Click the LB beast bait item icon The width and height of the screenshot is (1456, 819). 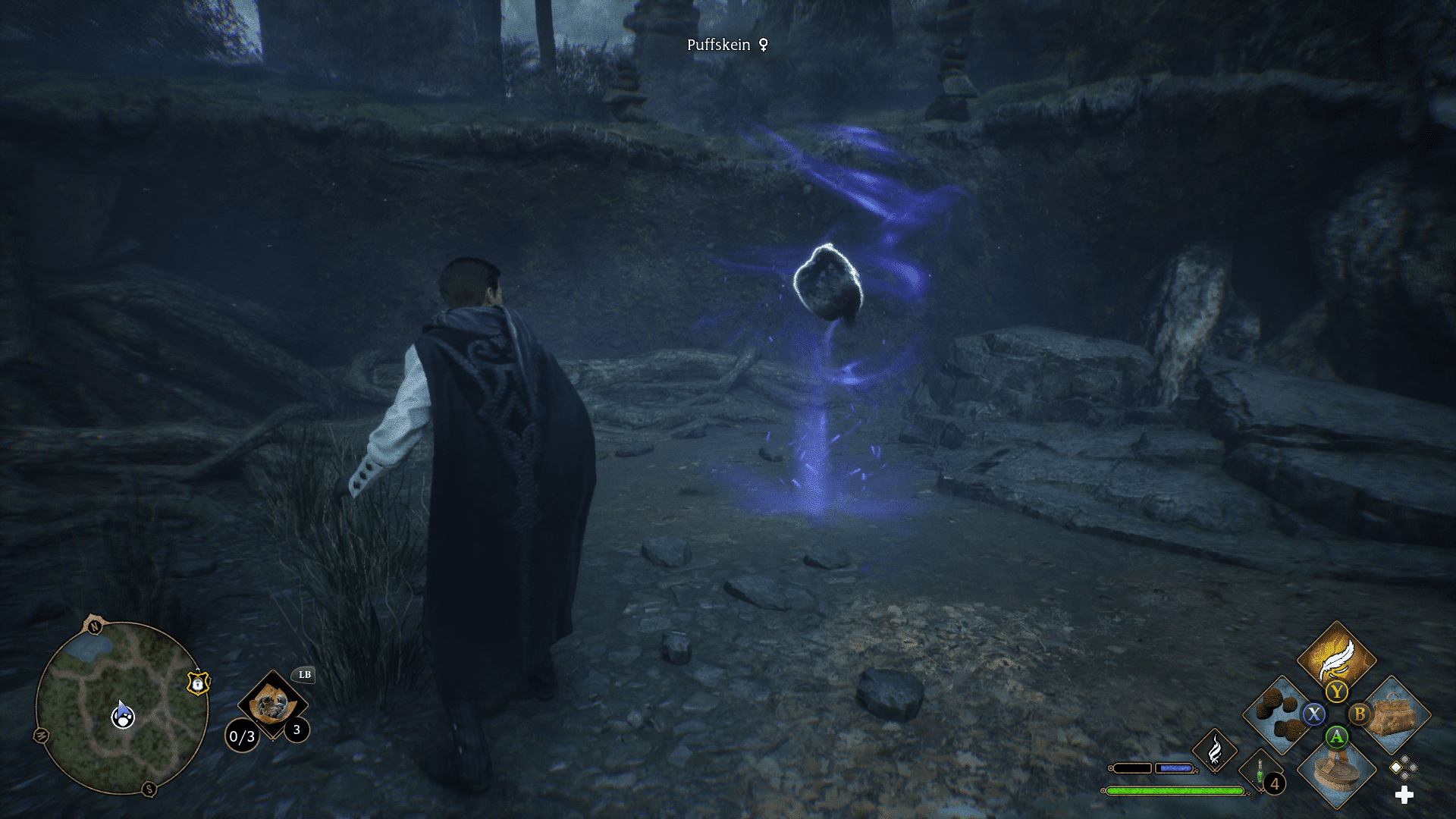[x=271, y=706]
